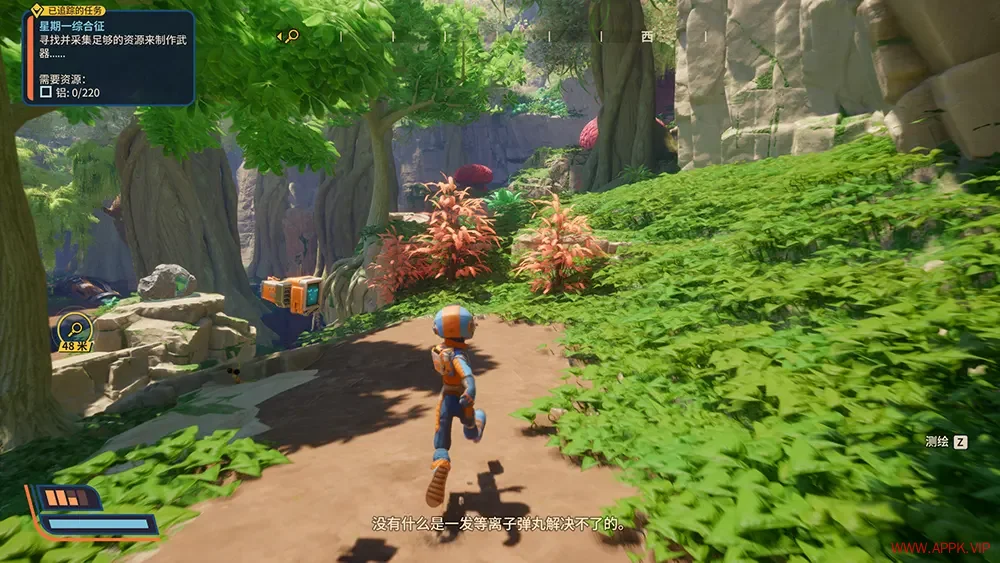Click the 铝 resource objective checkbox
The image size is (1000, 563).
[x=45, y=93]
